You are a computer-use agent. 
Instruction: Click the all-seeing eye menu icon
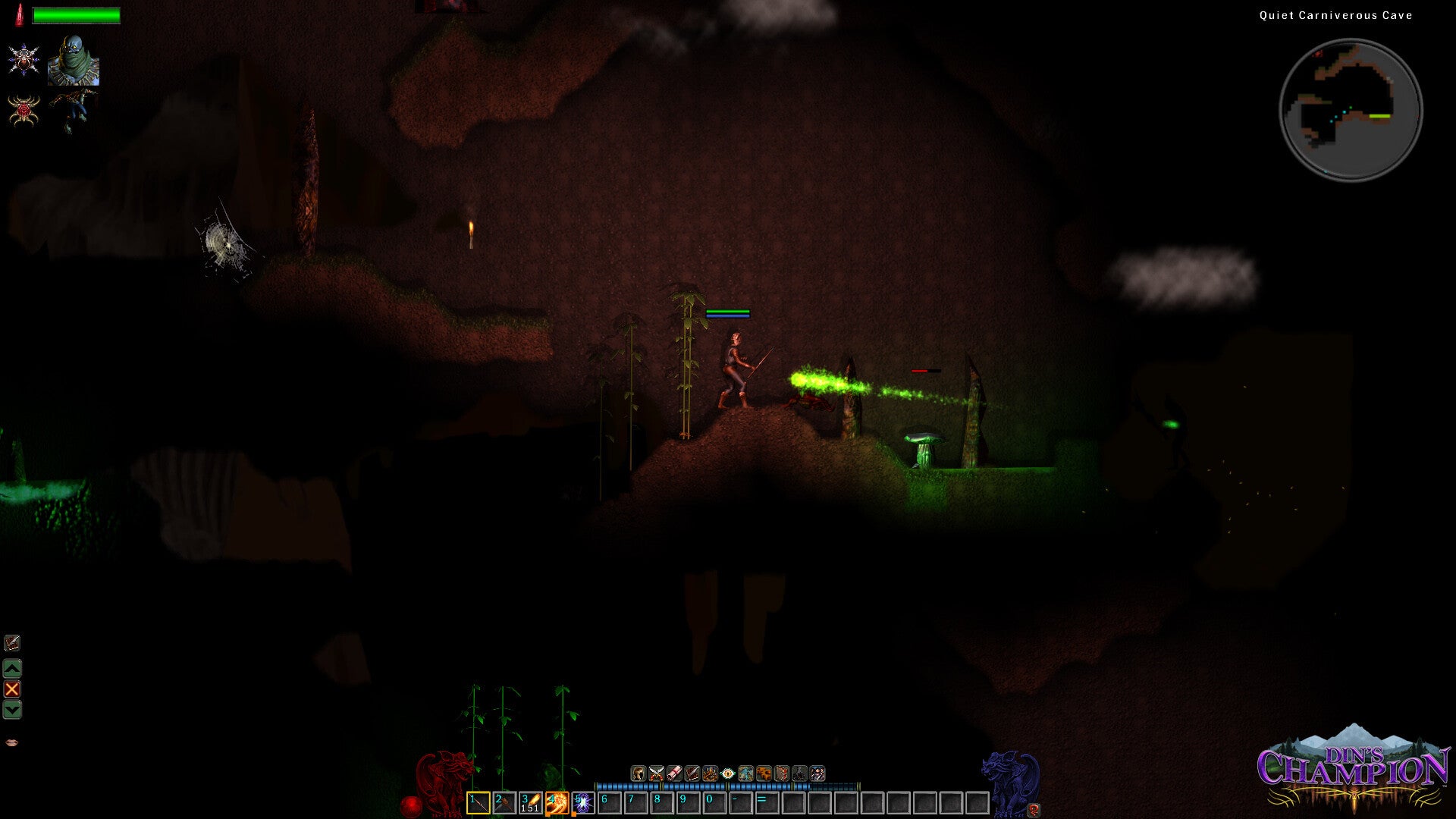click(728, 773)
